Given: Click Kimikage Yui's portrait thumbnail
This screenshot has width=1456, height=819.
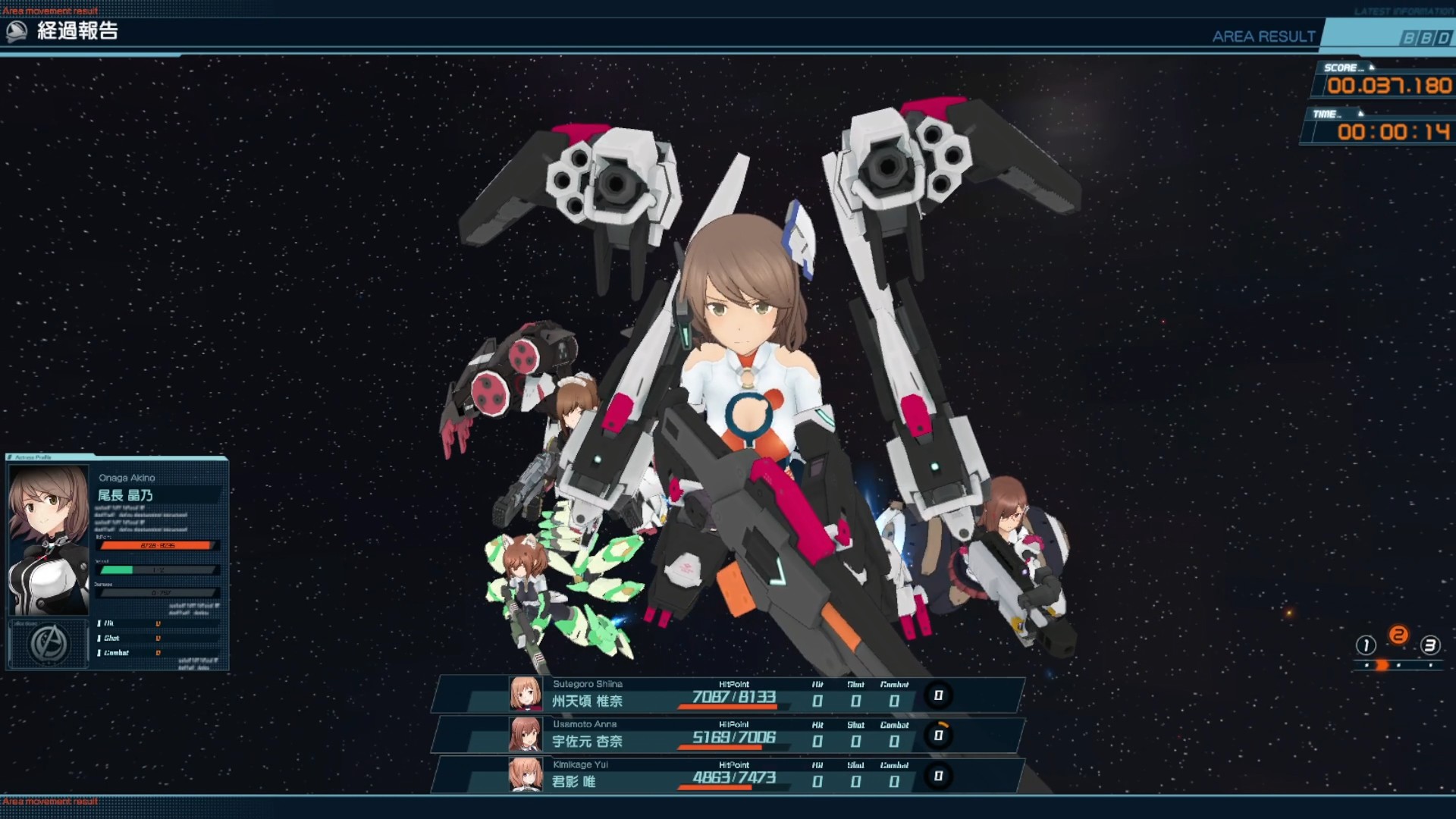Looking at the screenshot, I should 525,775.
